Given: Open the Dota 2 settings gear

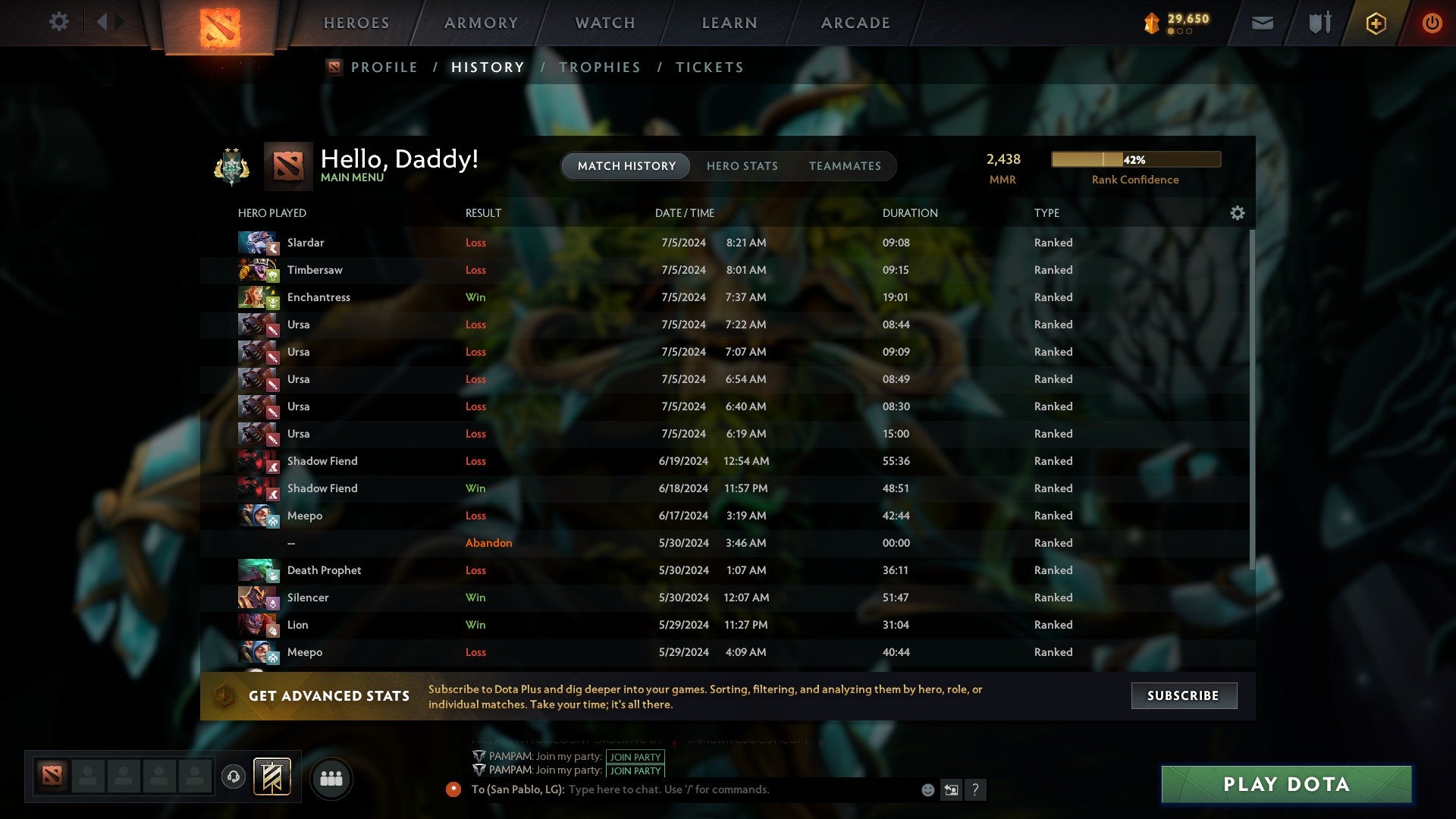Looking at the screenshot, I should (58, 22).
